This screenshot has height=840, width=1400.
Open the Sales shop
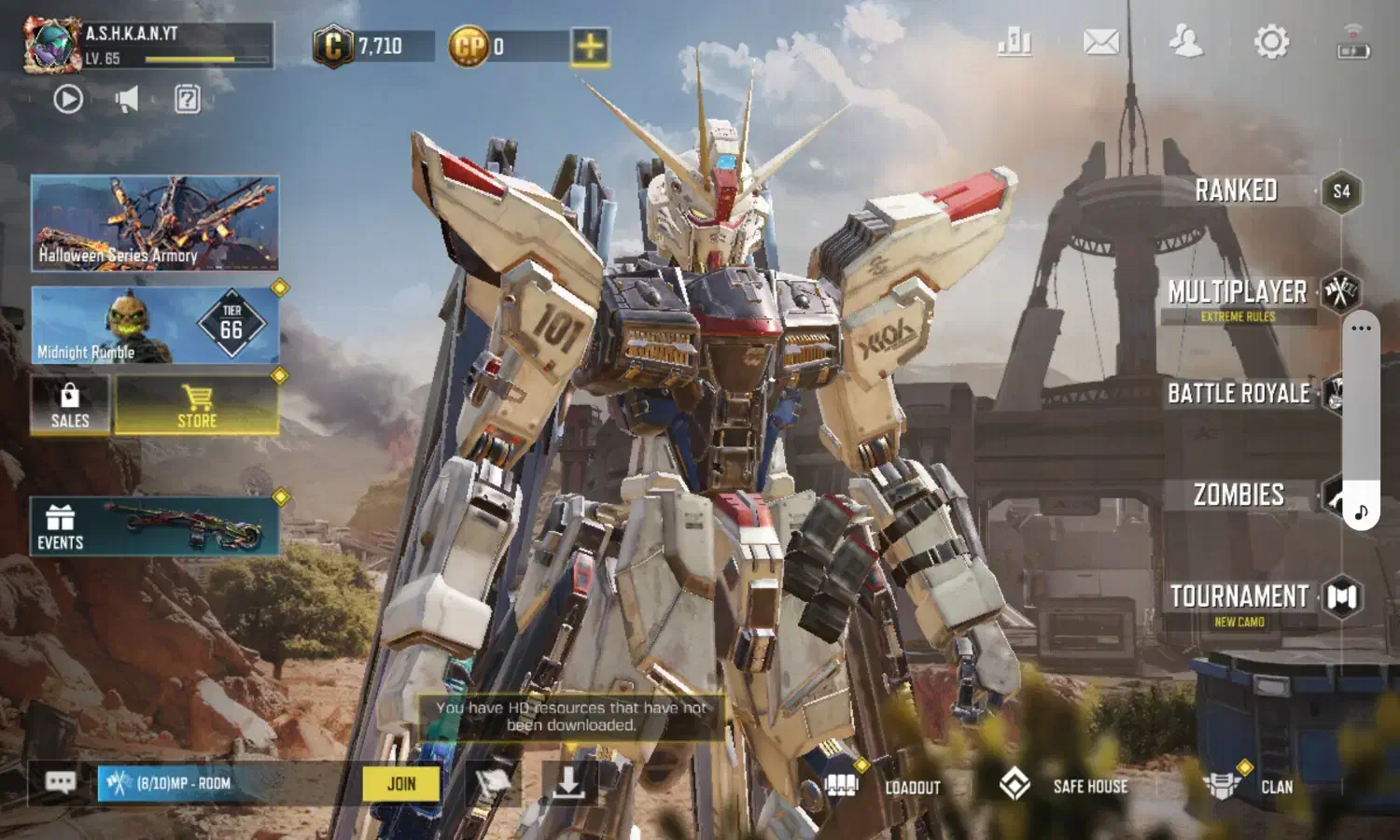[x=70, y=406]
